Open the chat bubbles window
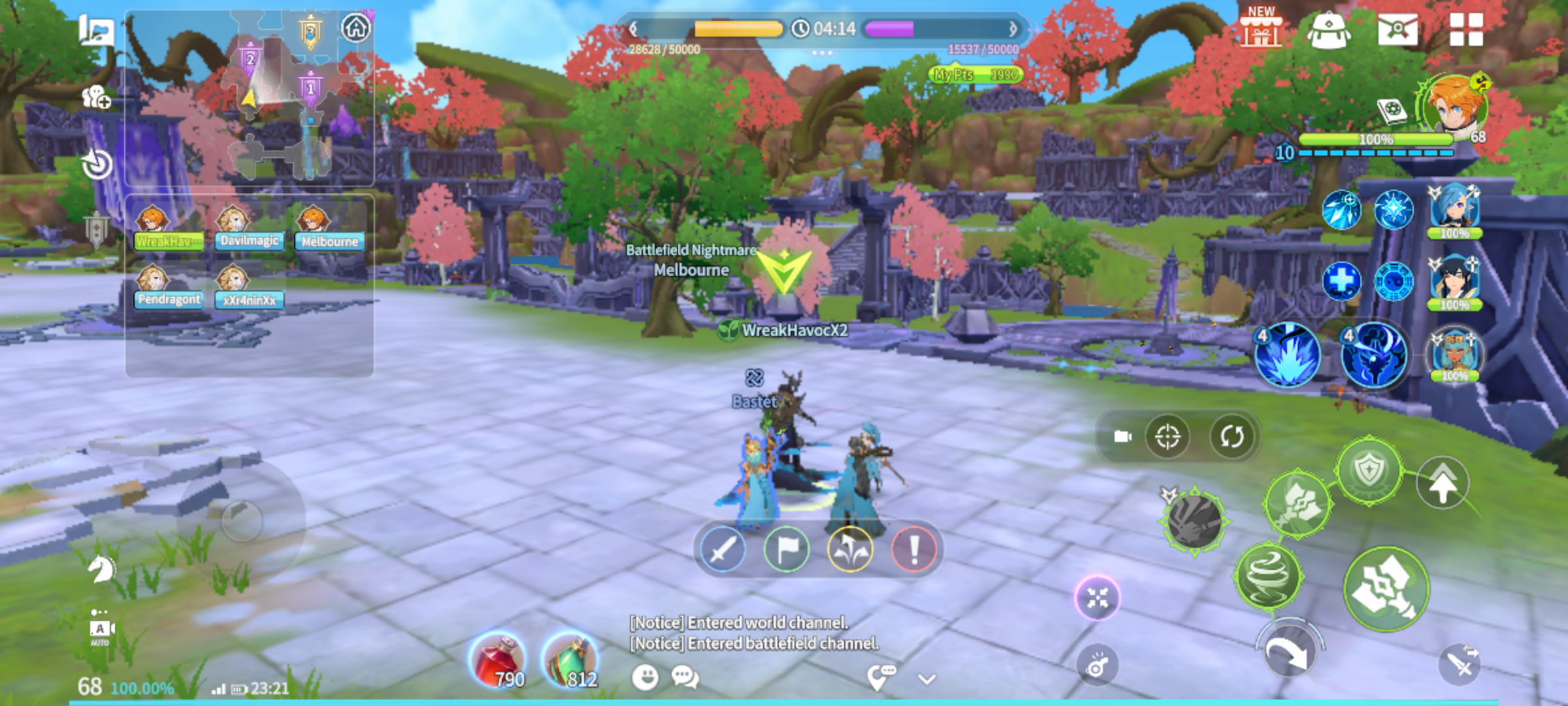This screenshot has width=1568, height=706. [685, 678]
